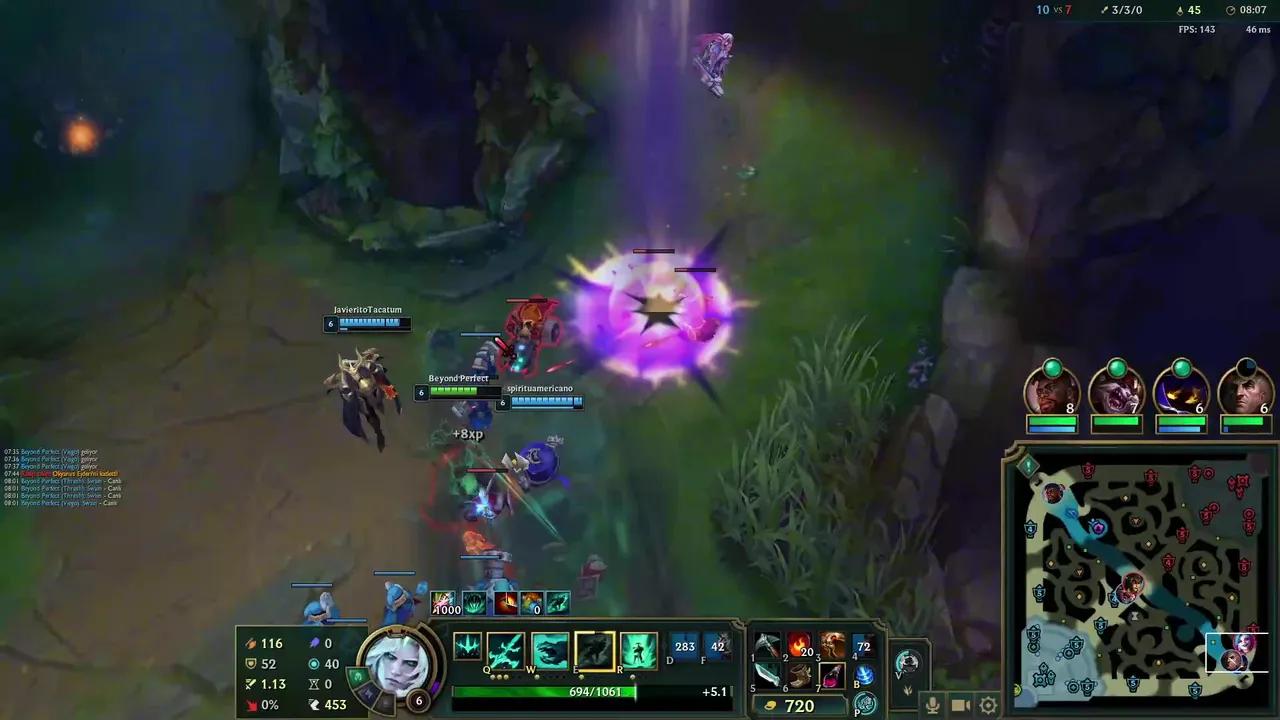Activate the pickaxe item in slot 1
This screenshot has height=720, width=1280.
[768, 645]
